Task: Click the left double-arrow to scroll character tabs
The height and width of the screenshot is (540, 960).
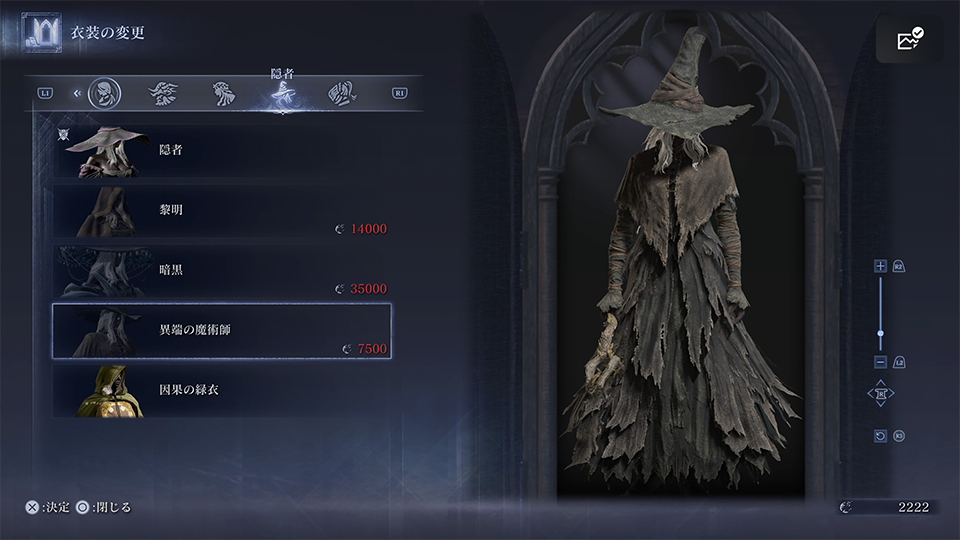Action: (77, 94)
